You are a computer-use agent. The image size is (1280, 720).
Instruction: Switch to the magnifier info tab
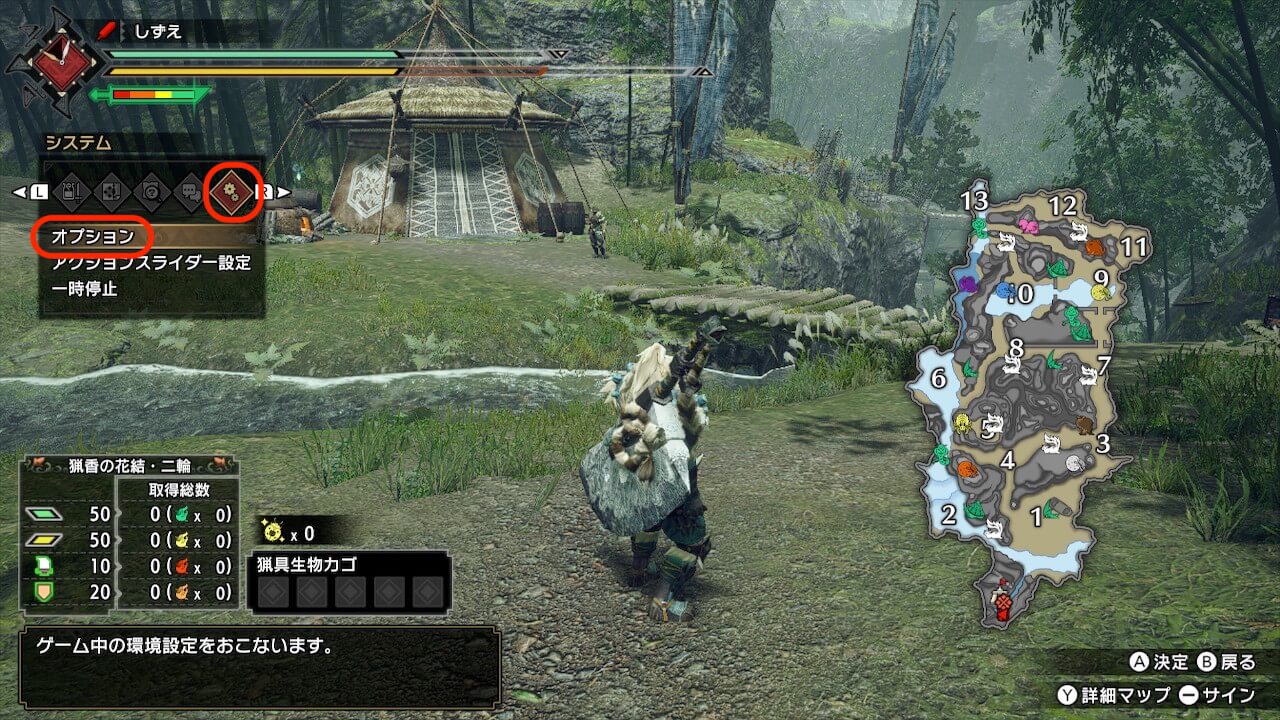(x=152, y=192)
